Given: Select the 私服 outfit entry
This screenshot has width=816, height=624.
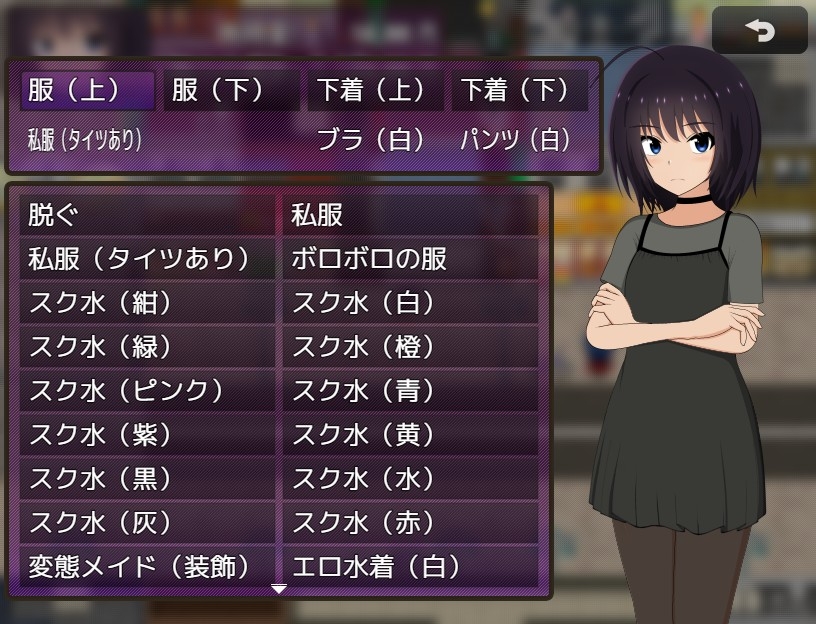Looking at the screenshot, I should click(410, 215).
